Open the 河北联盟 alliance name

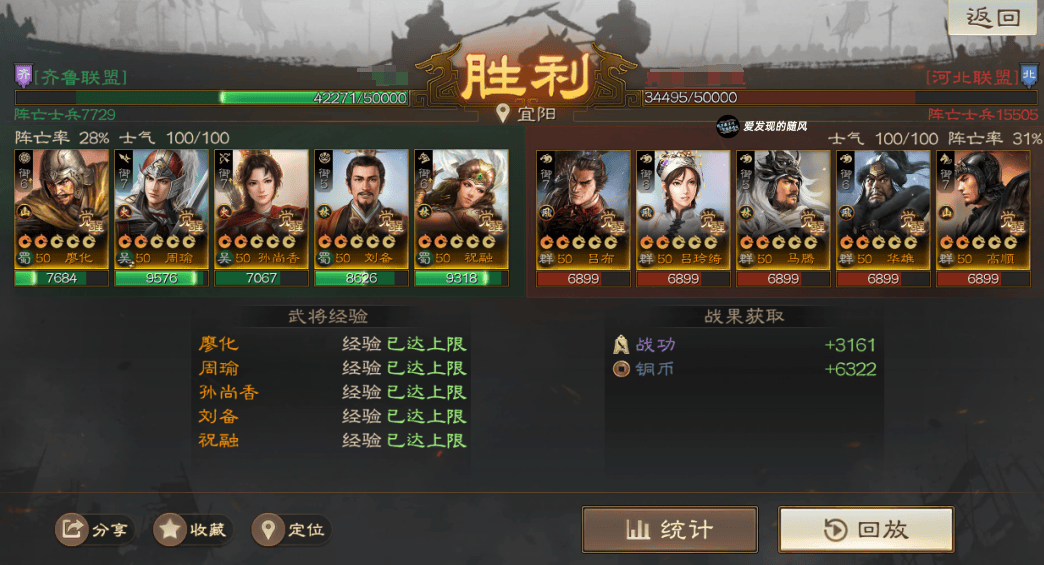click(969, 77)
